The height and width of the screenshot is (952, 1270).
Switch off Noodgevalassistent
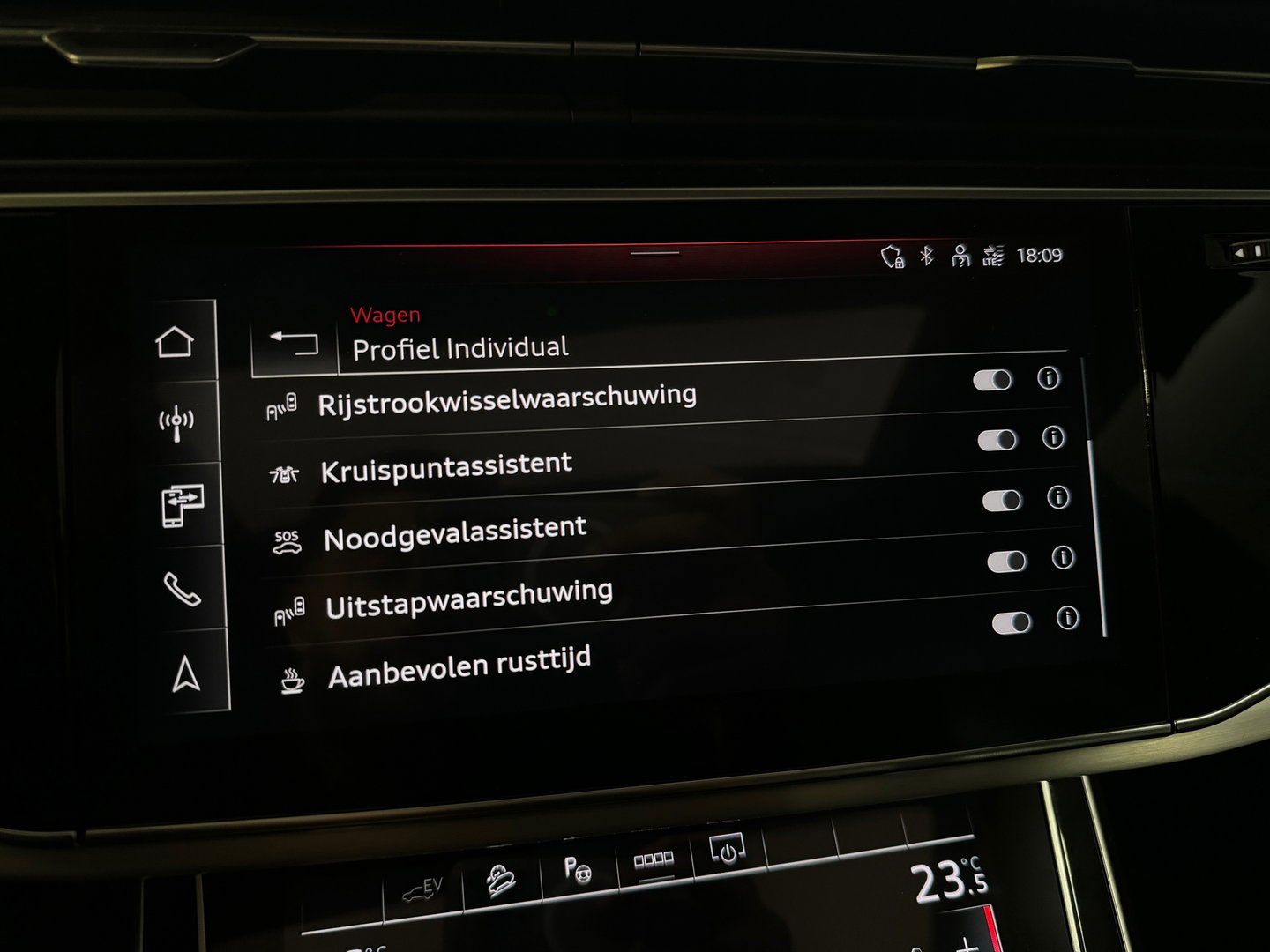pos(1003,501)
